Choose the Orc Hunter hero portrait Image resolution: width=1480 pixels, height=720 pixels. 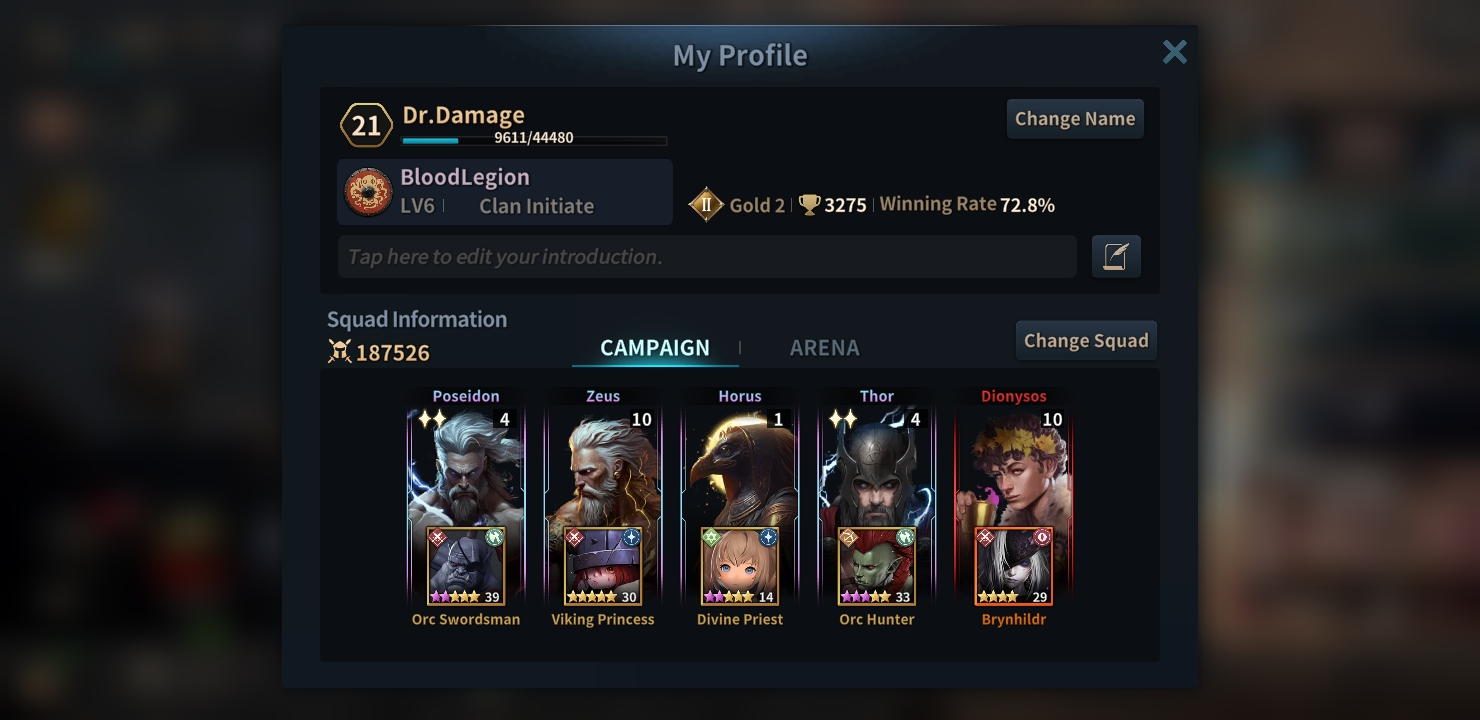(877, 567)
